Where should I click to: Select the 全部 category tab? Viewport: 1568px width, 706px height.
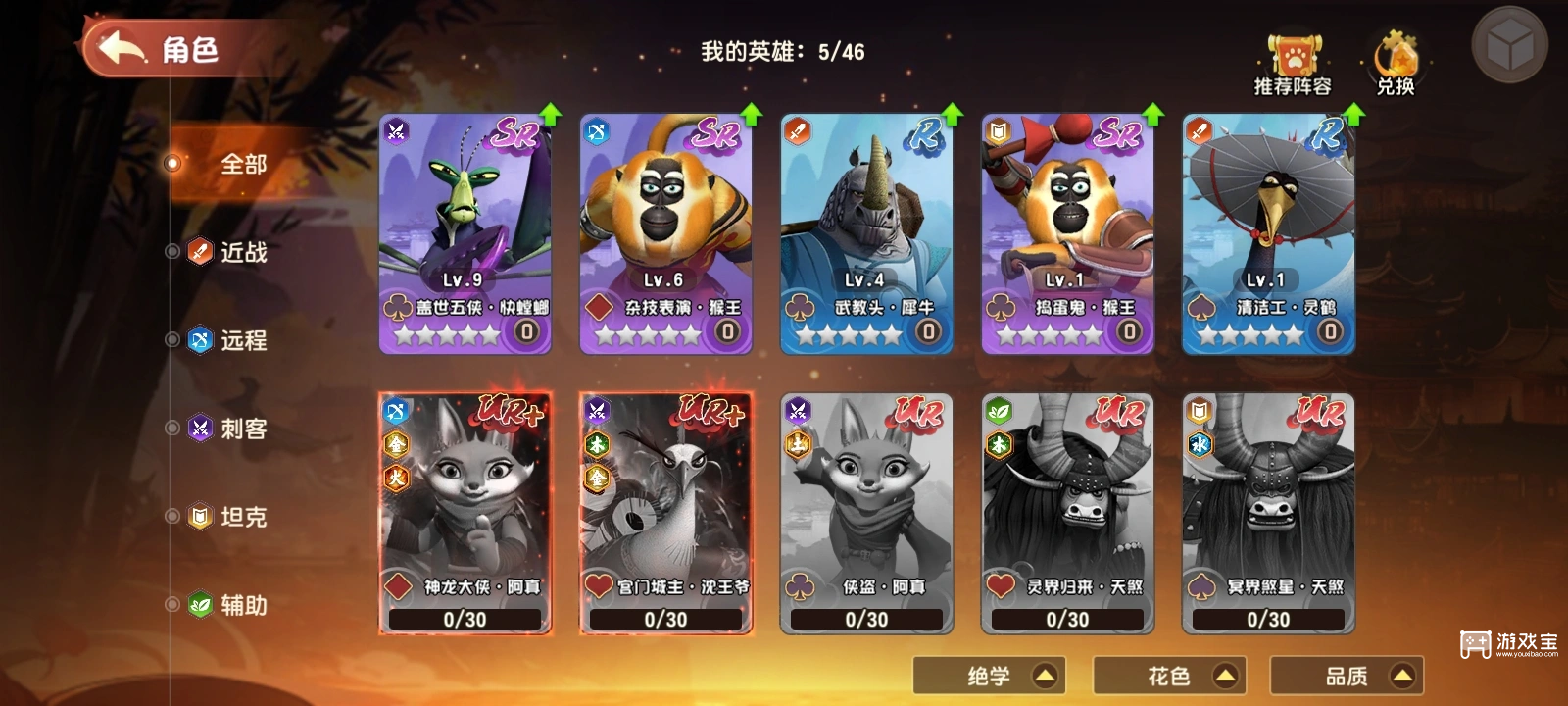tap(243, 164)
